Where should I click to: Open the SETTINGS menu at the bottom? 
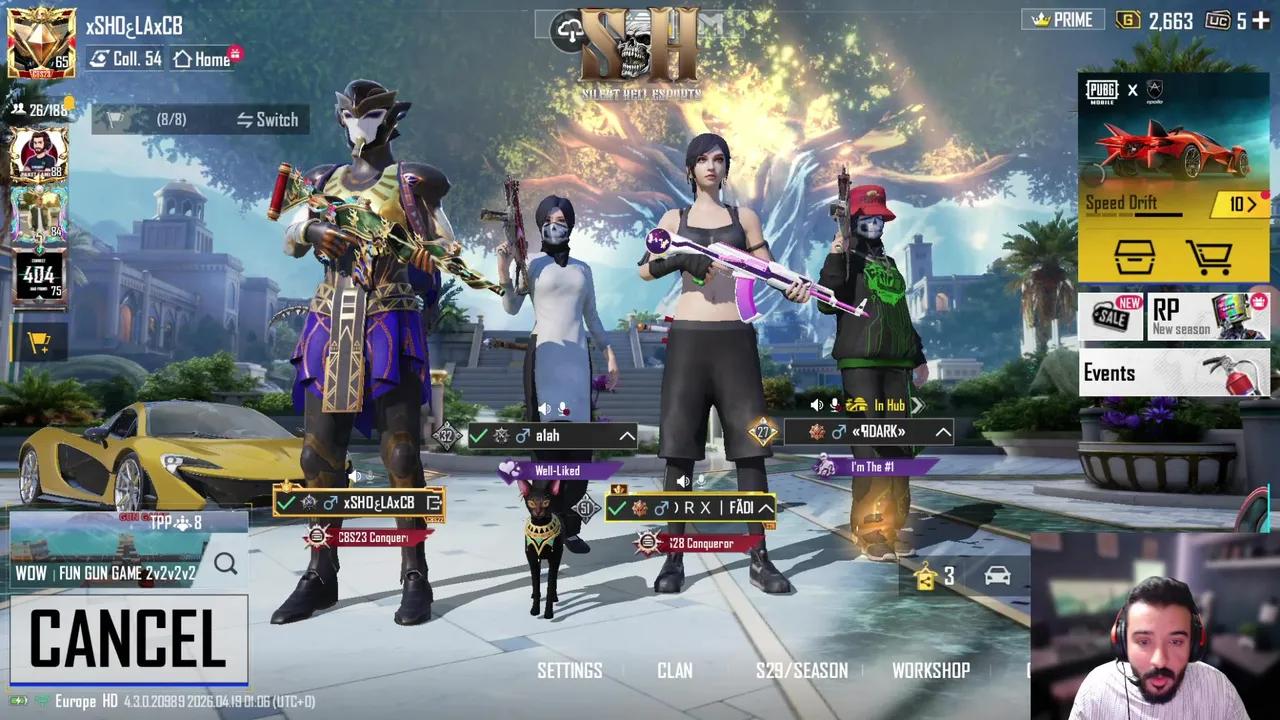point(570,671)
